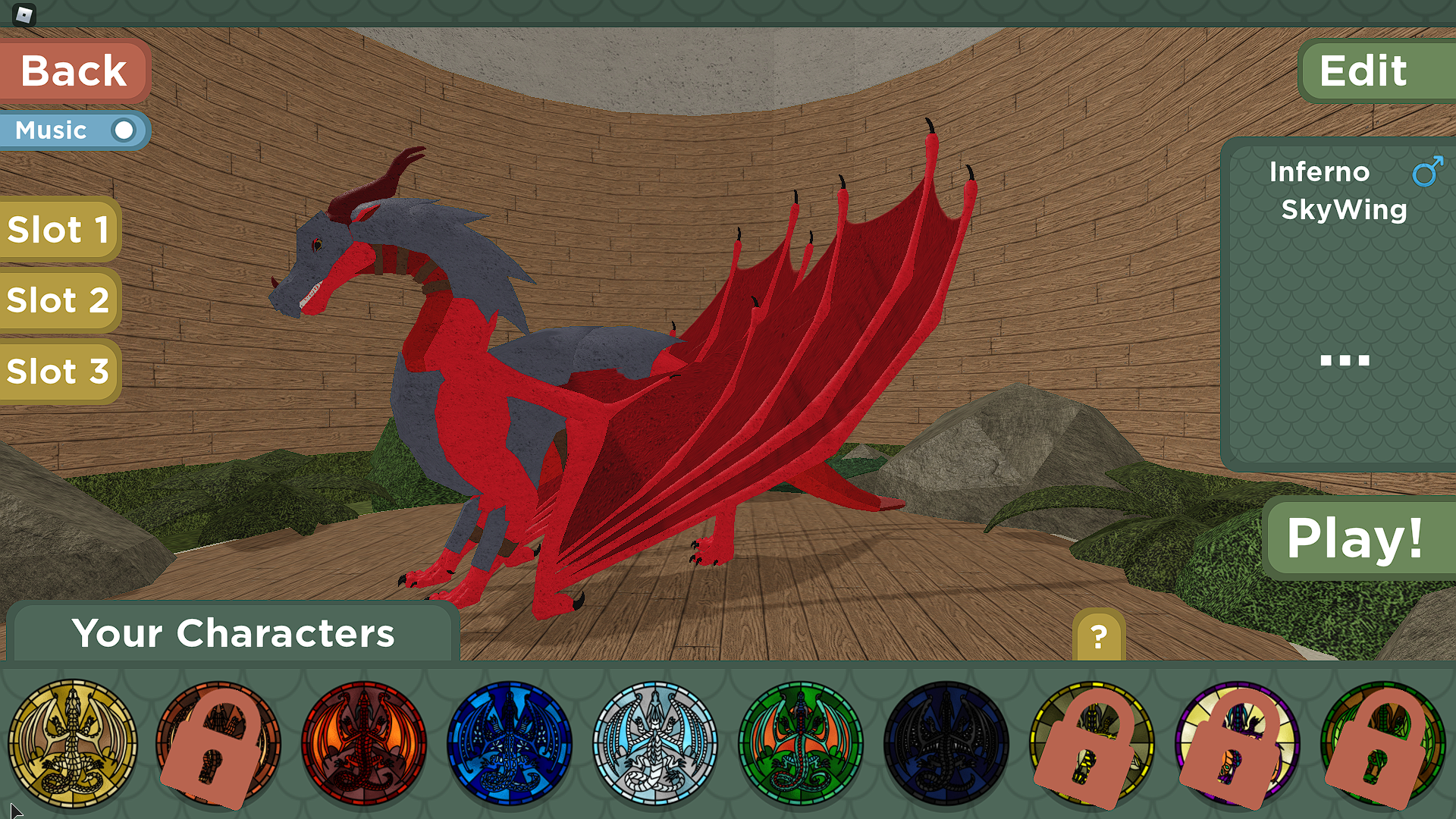
Task: Select the white ice dragon emblem
Action: [x=655, y=744]
